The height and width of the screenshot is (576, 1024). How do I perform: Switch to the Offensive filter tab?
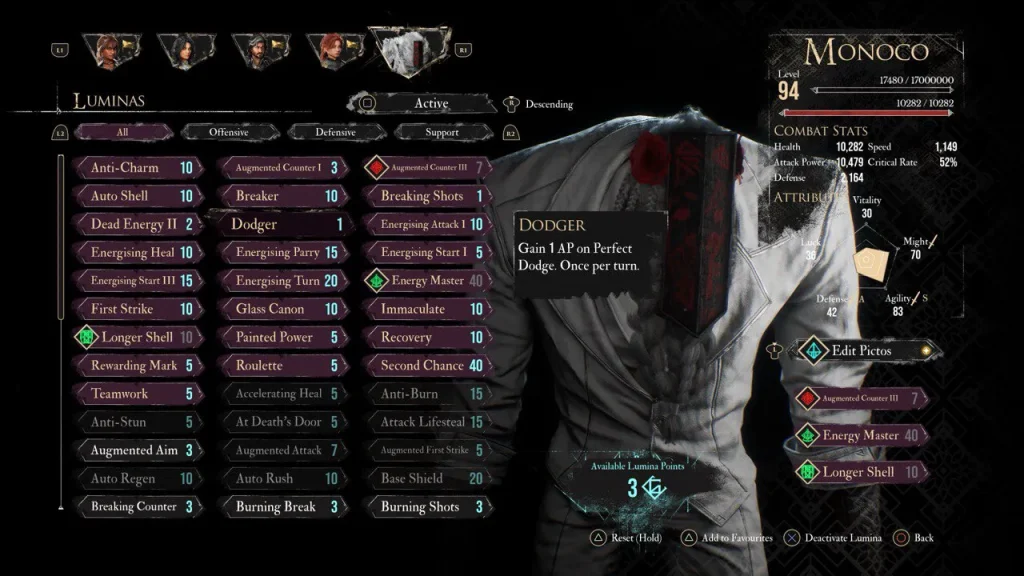pyautogui.click(x=229, y=132)
